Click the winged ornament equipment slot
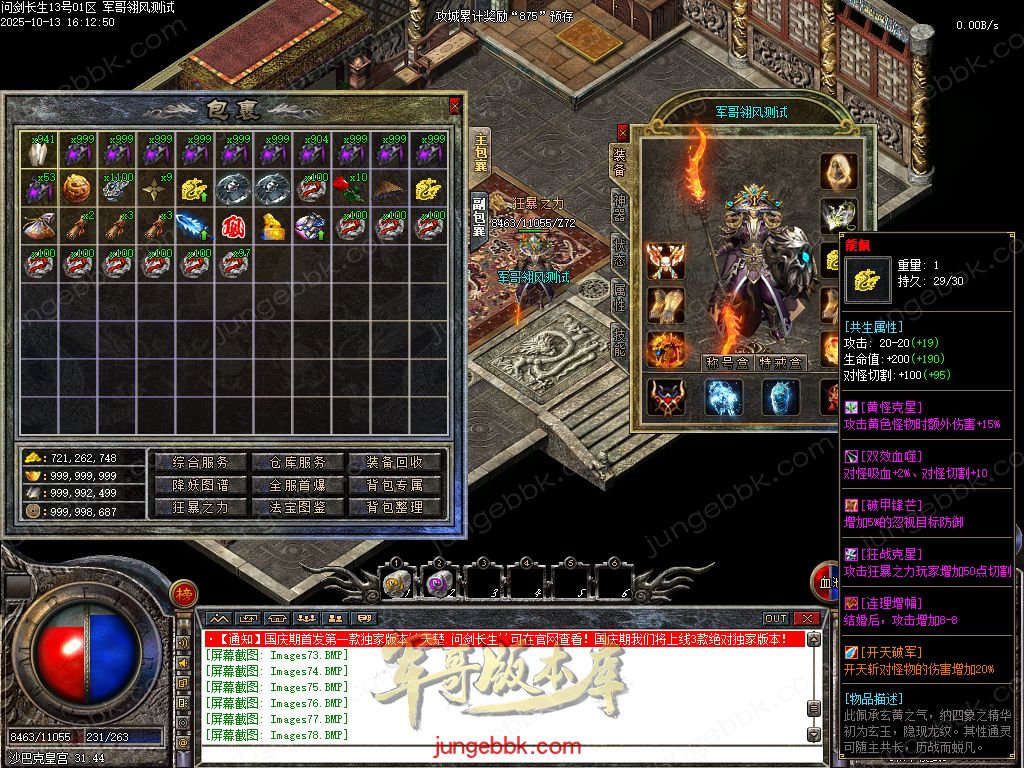The height and width of the screenshot is (768, 1024). click(x=665, y=260)
